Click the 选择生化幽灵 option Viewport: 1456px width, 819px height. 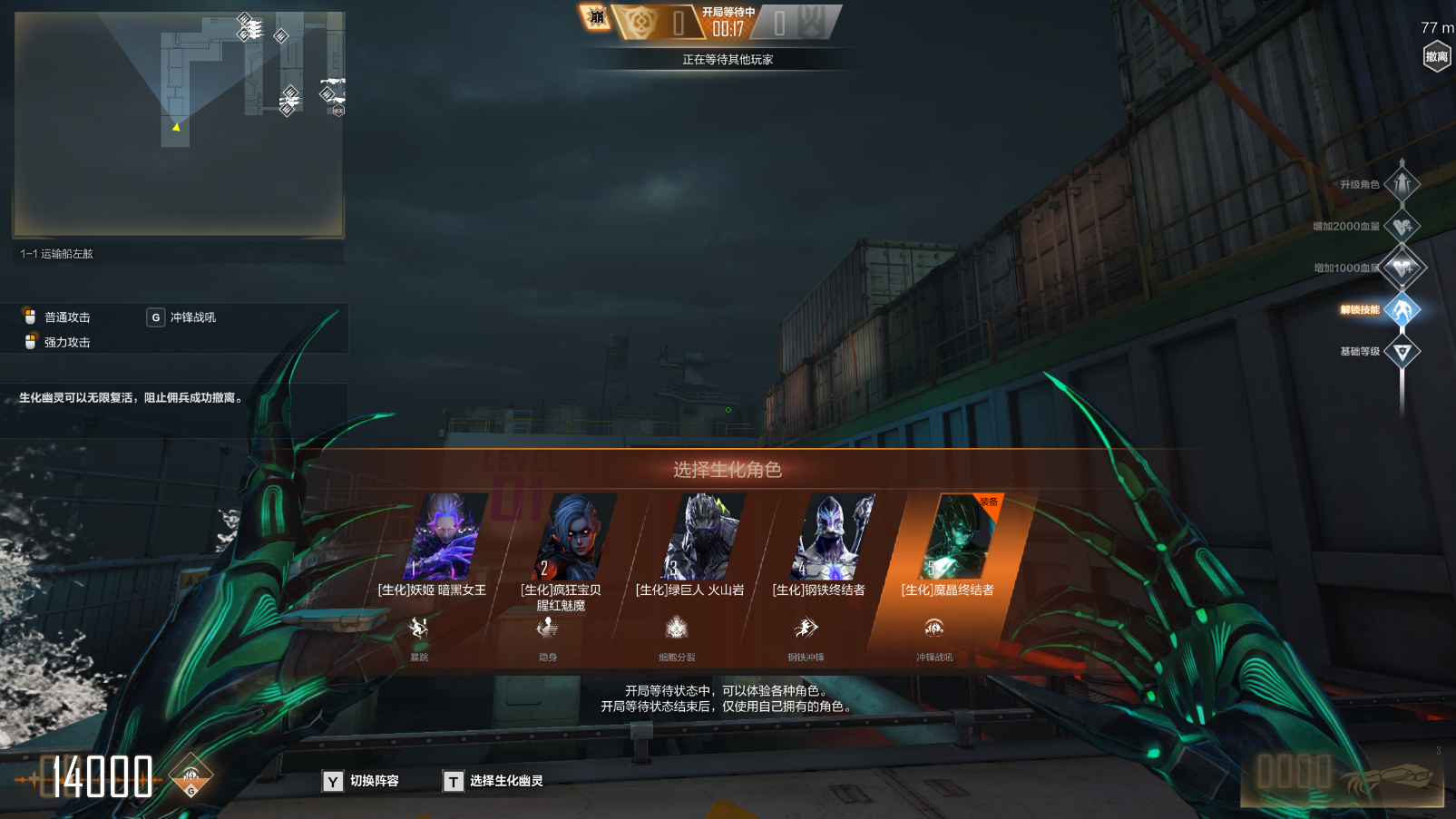point(493,781)
